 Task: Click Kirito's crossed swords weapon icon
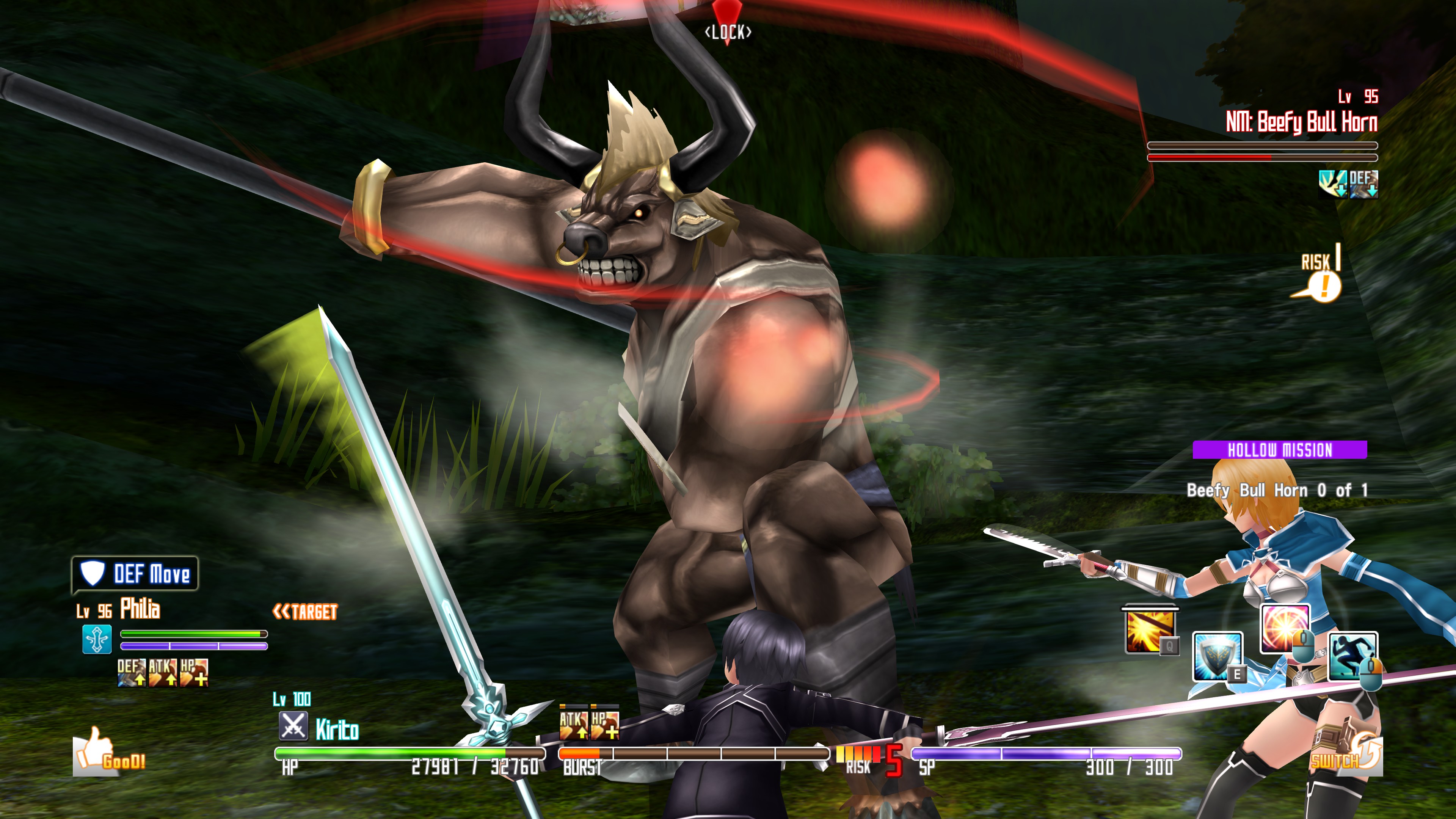tap(293, 726)
